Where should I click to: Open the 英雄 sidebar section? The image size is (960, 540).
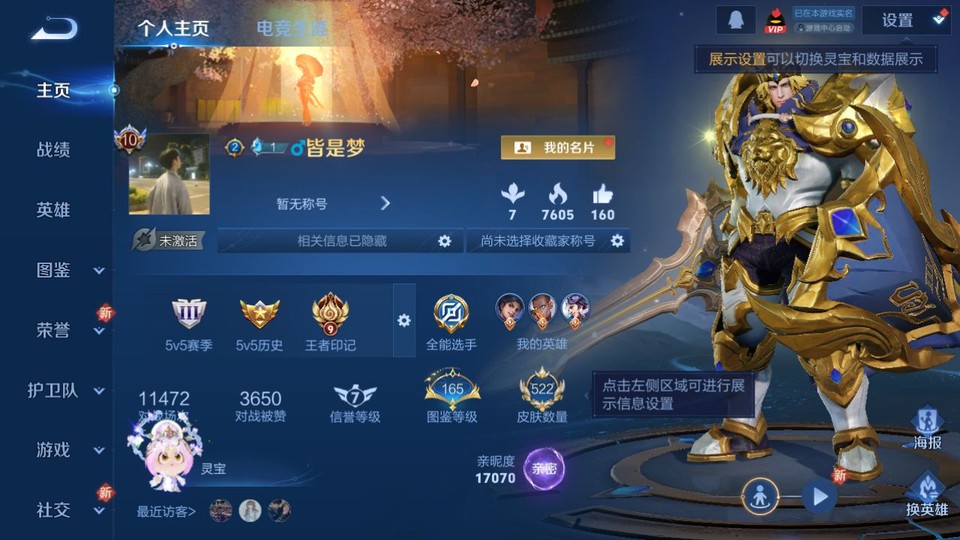[x=54, y=210]
